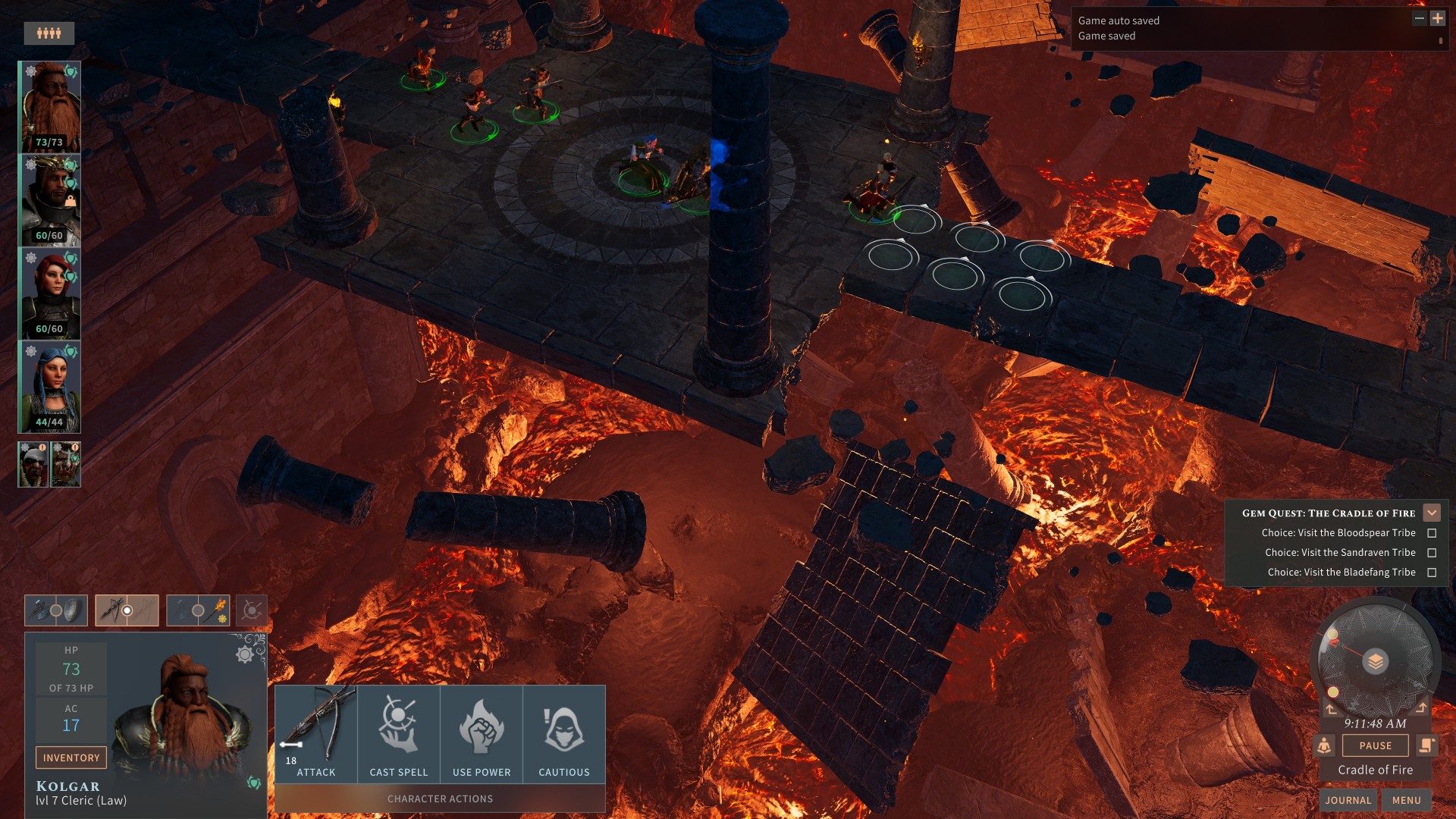Open the Journal
This screenshot has width=1456, height=819.
click(1348, 800)
